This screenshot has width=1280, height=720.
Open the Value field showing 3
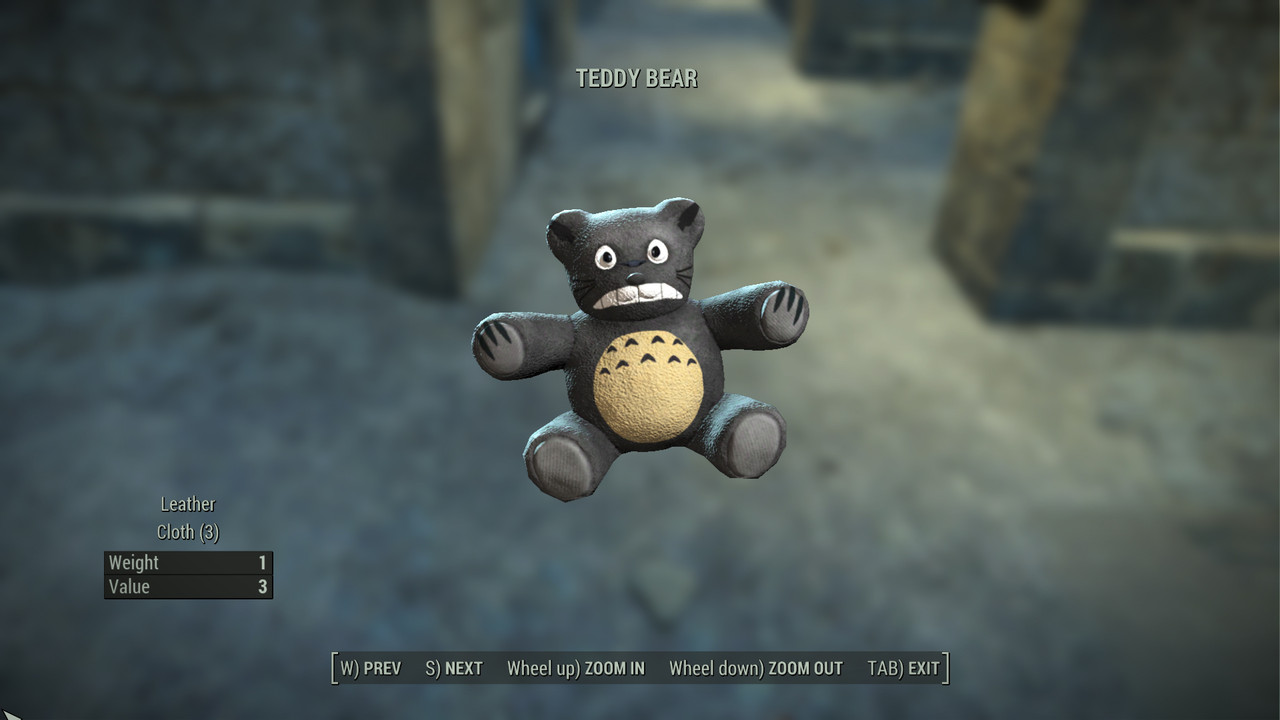click(262, 587)
